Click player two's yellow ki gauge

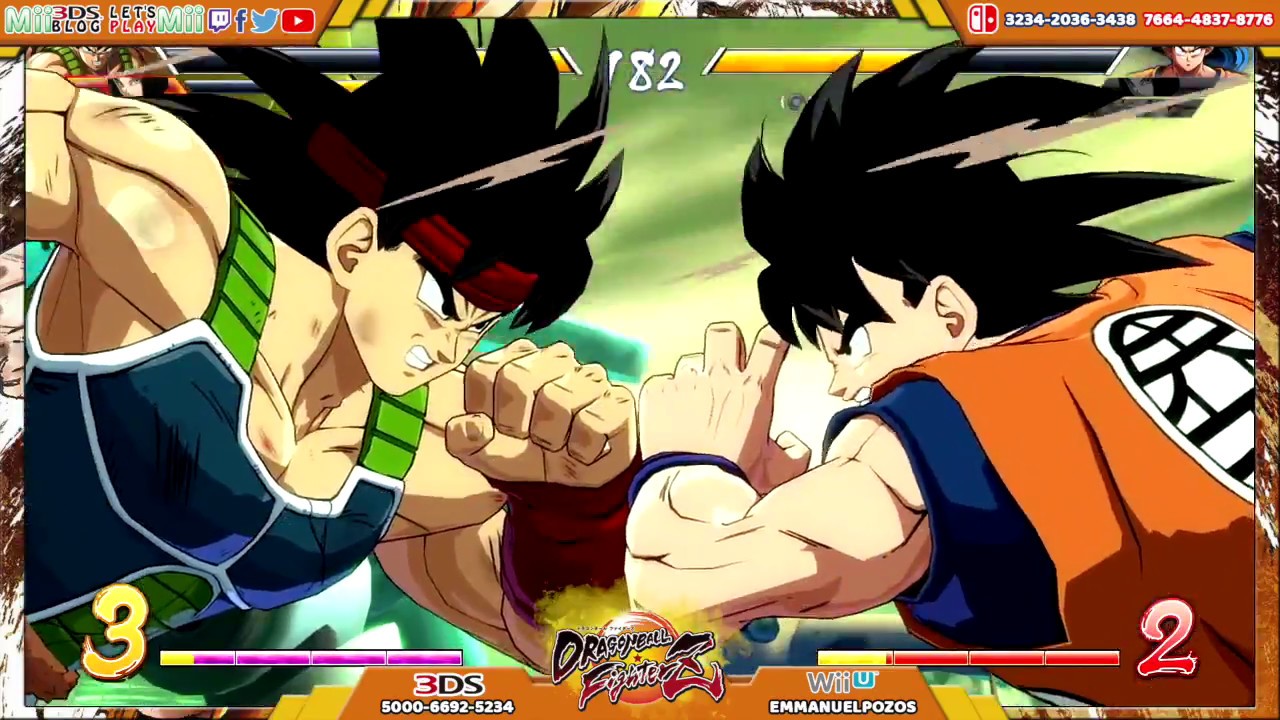pos(855,659)
